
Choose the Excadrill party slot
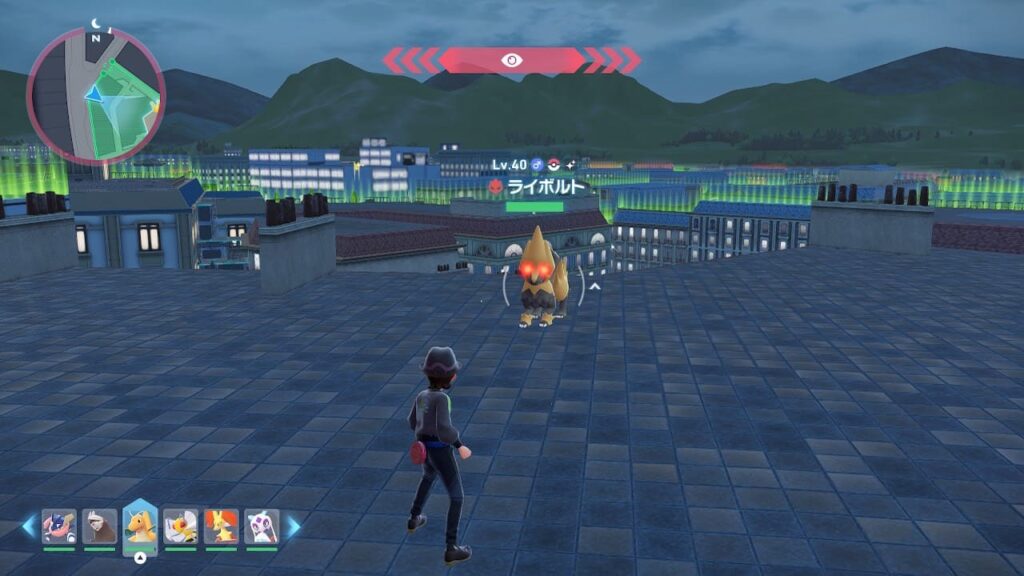point(100,526)
